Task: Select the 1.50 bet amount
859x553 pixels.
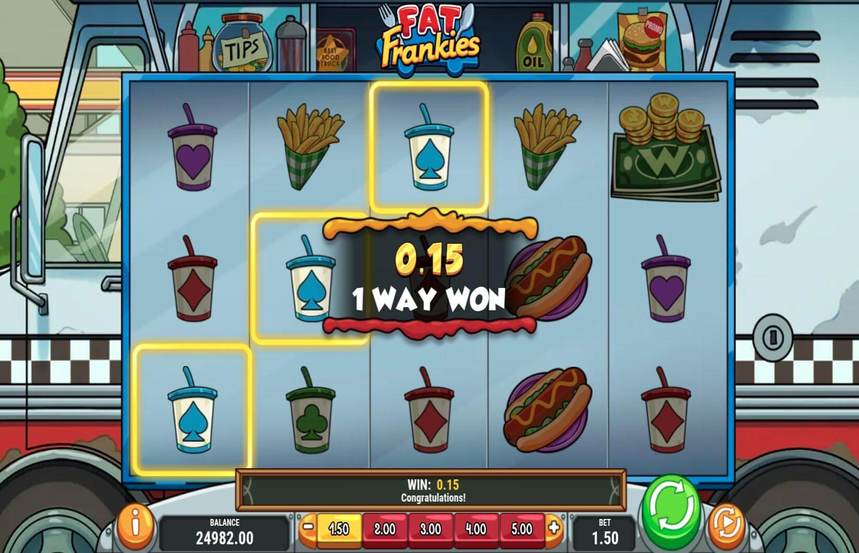Action: [x=339, y=527]
